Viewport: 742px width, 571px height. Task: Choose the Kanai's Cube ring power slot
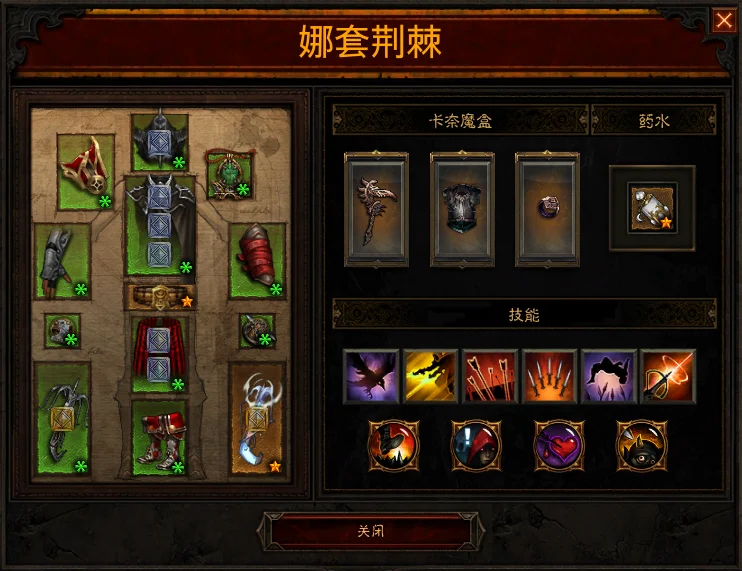coord(548,210)
